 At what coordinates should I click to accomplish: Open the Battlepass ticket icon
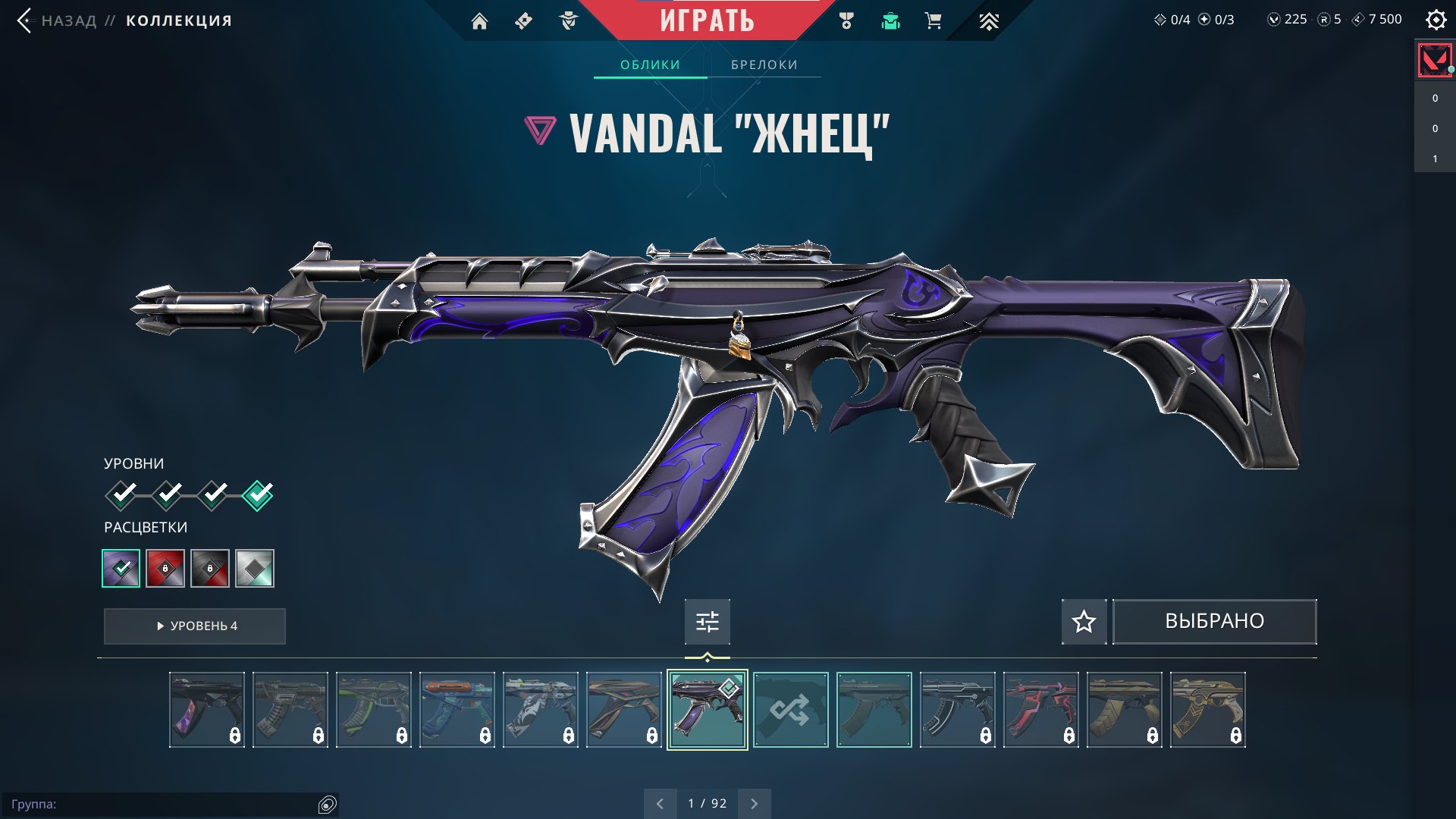(525, 20)
